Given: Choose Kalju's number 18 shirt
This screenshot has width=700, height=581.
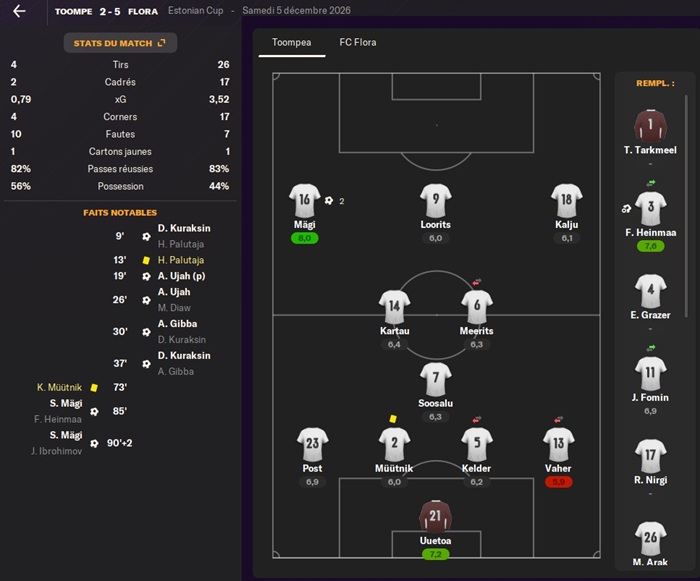Looking at the screenshot, I should [x=566, y=200].
